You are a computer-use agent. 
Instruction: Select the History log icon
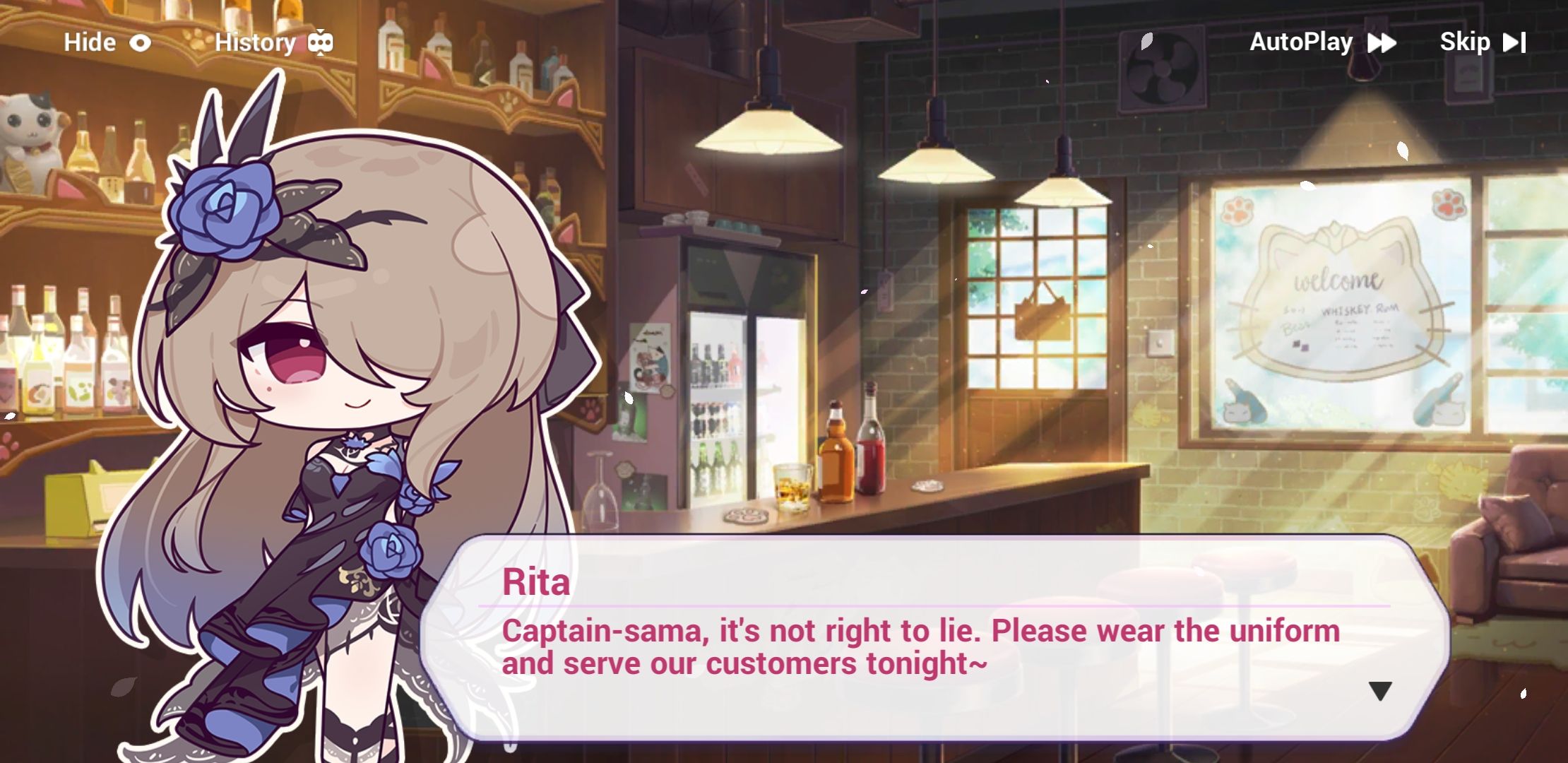322,42
